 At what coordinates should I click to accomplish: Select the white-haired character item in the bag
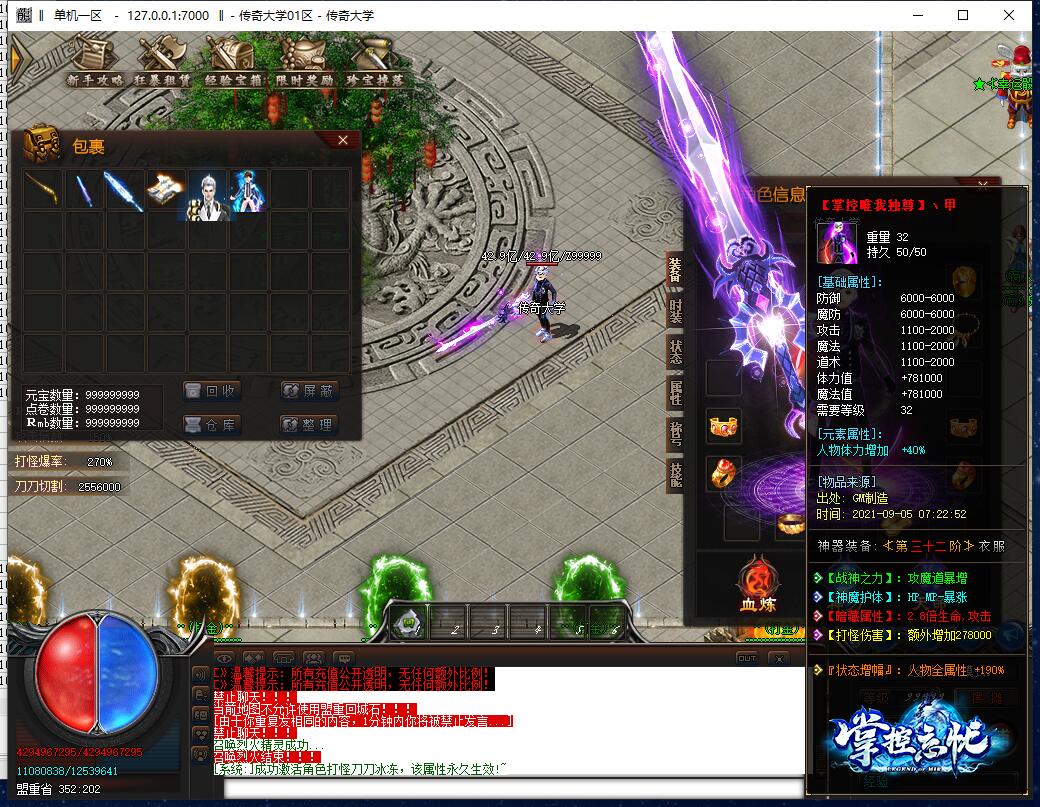[207, 189]
